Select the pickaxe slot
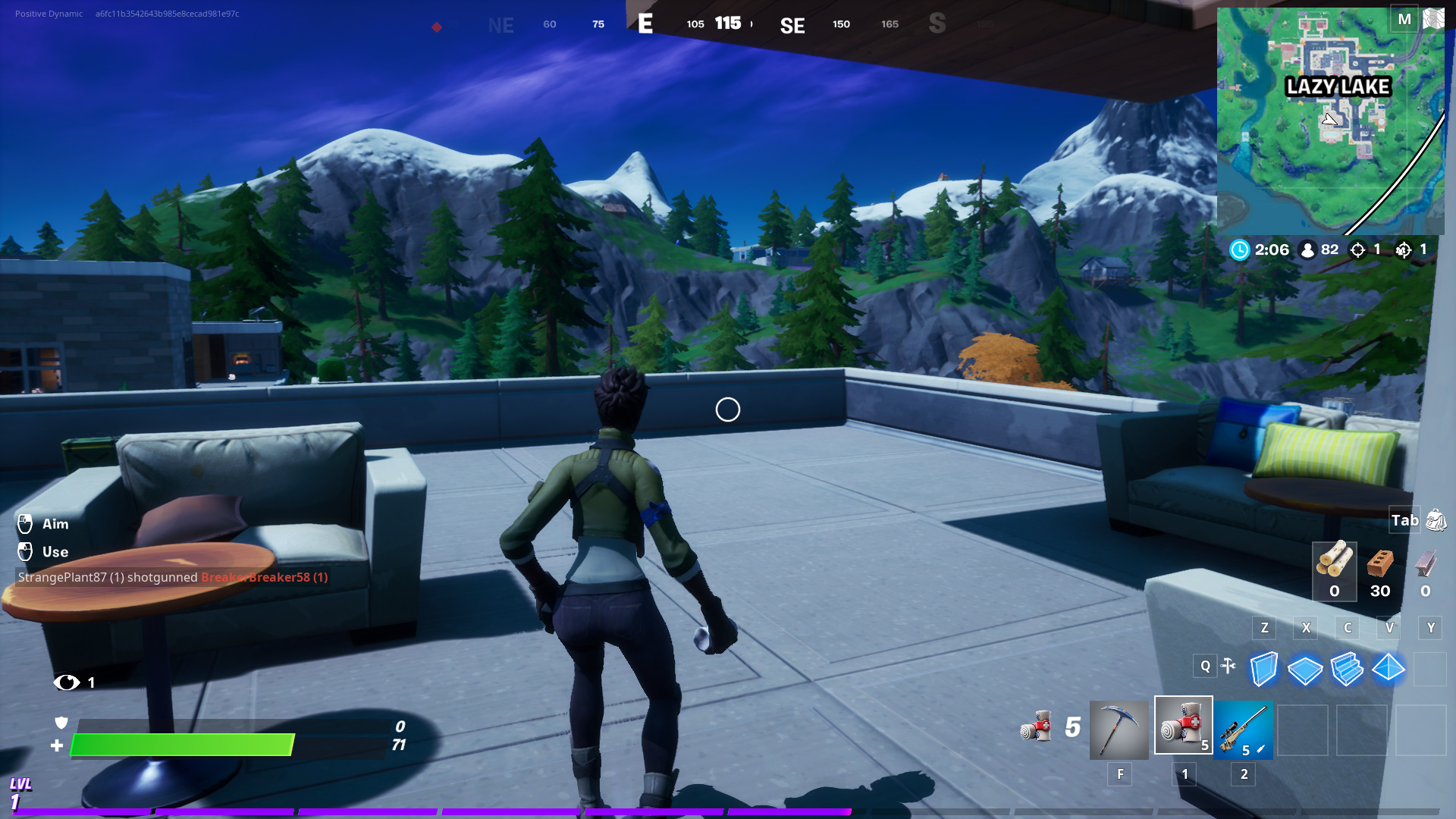1456x819 pixels. [1119, 730]
